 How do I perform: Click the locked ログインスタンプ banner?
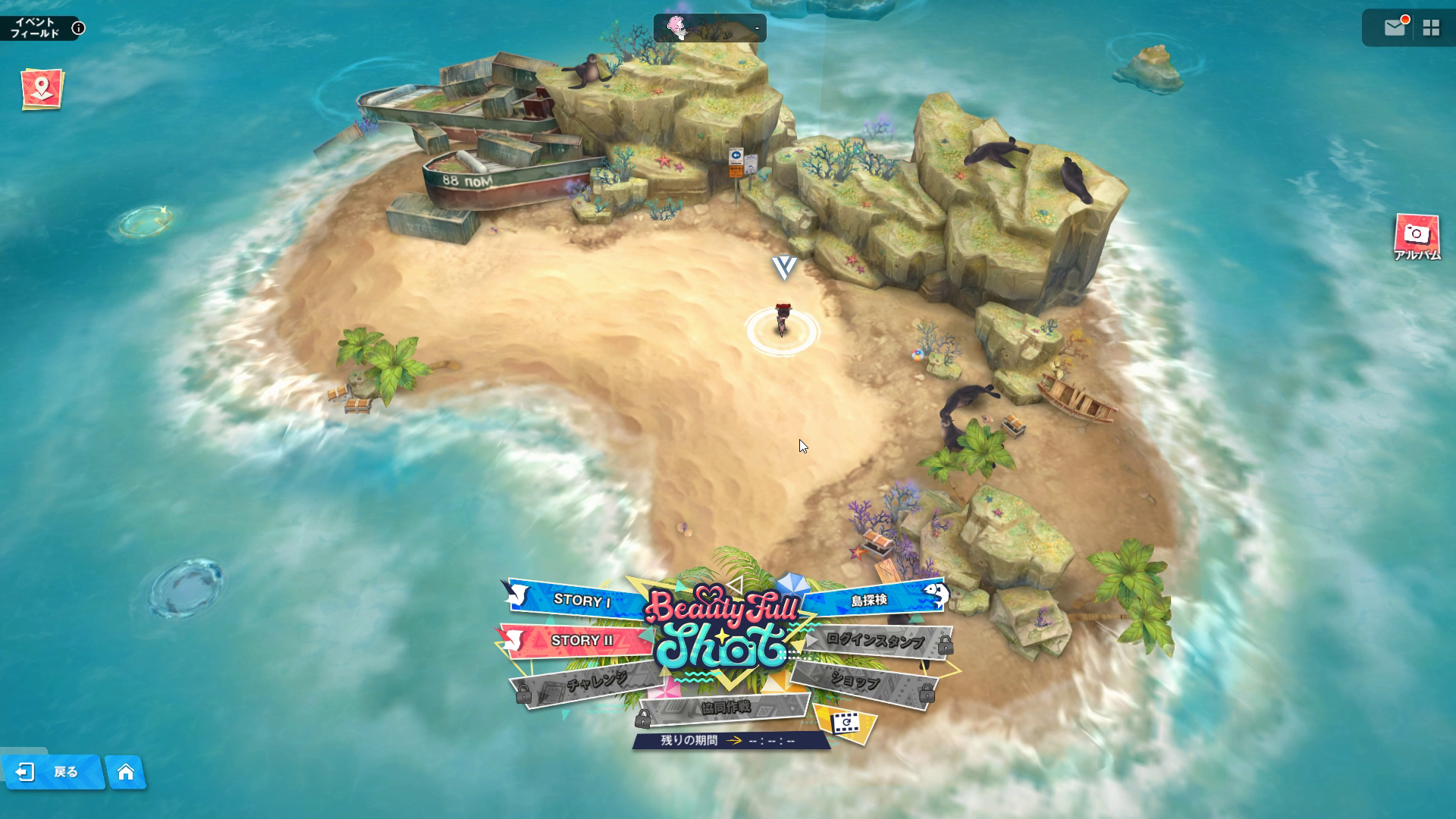click(x=875, y=641)
